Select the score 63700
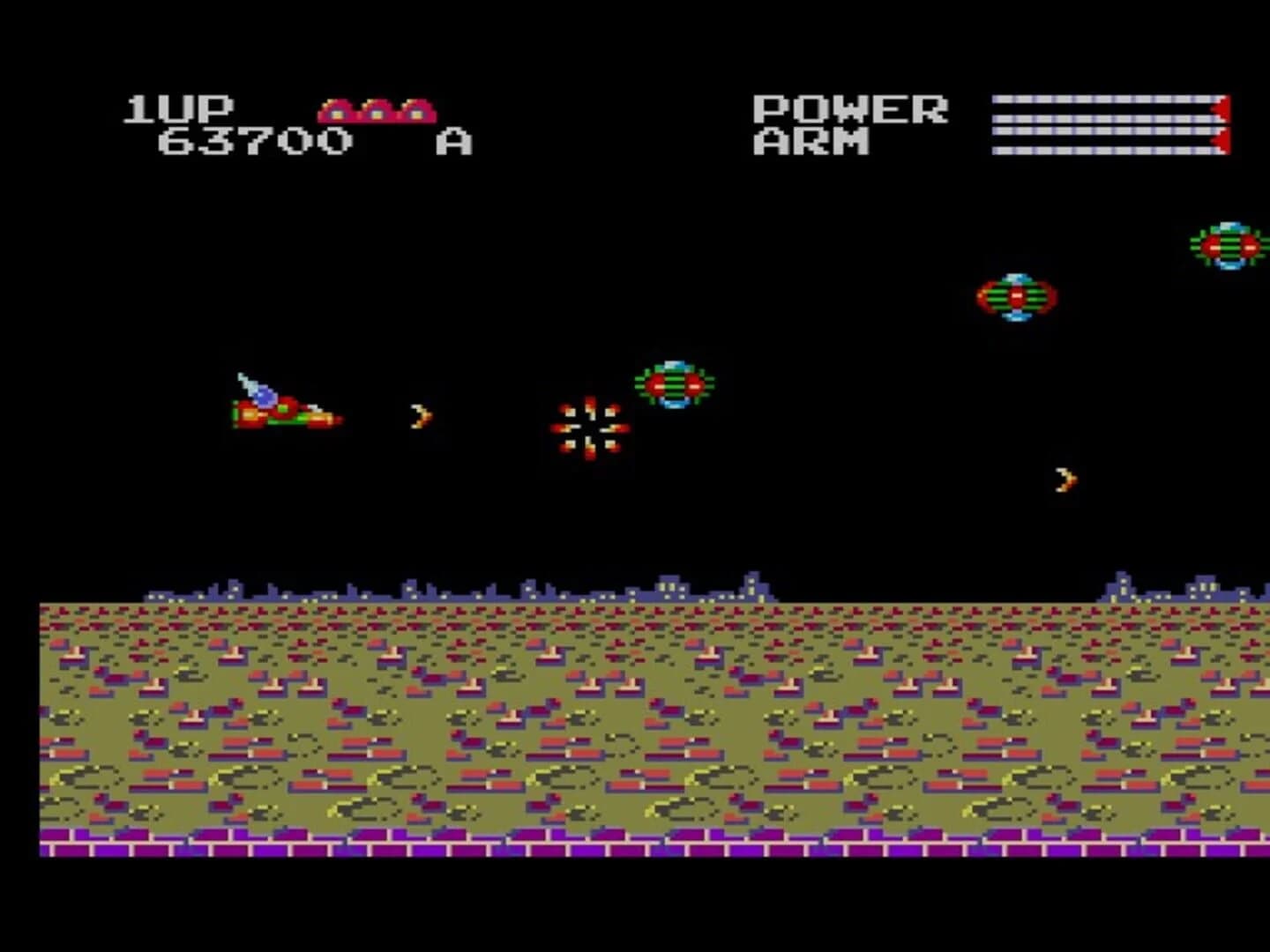1270x952 pixels. point(254,138)
